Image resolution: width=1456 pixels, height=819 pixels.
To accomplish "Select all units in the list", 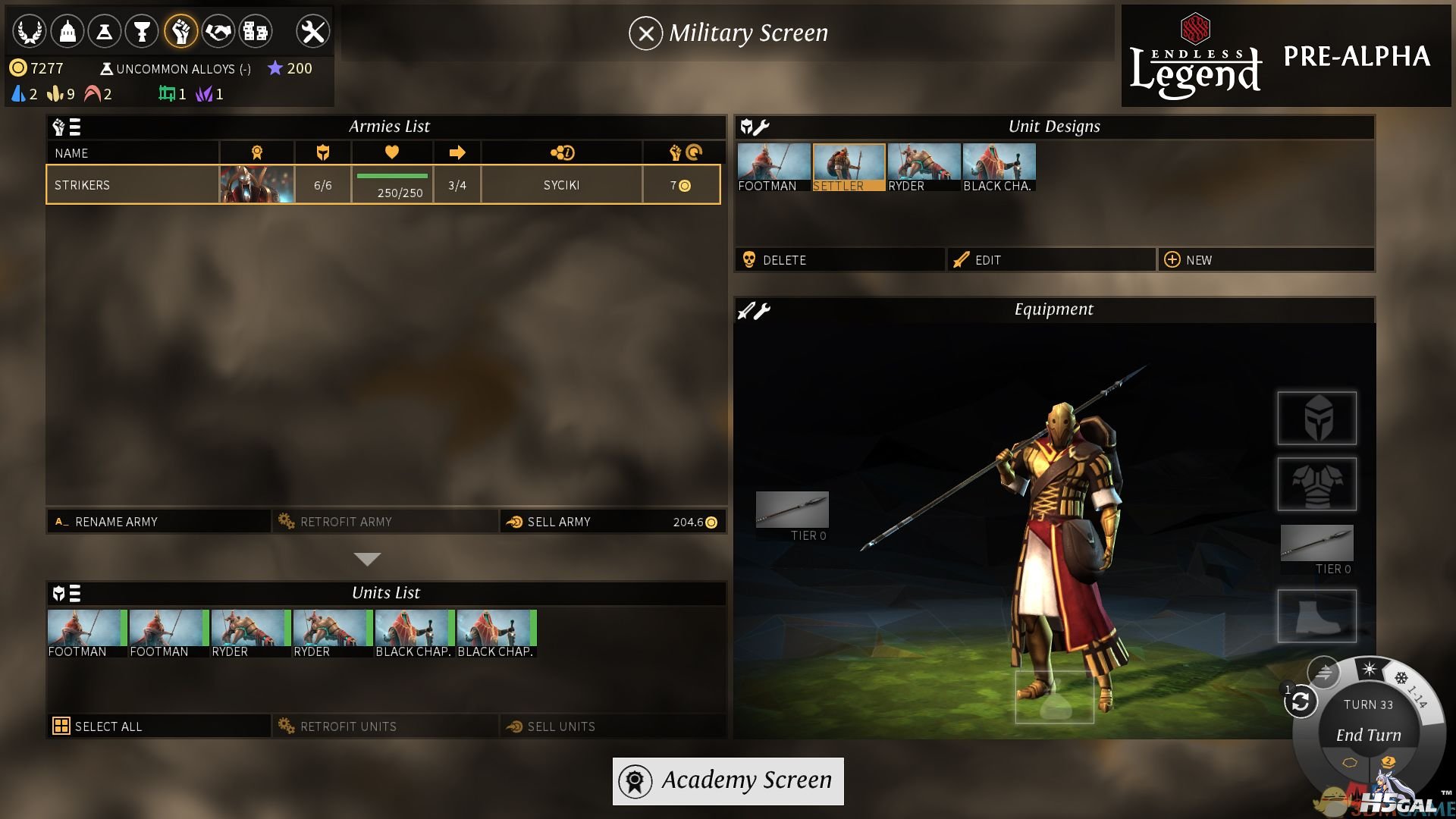I will (158, 726).
